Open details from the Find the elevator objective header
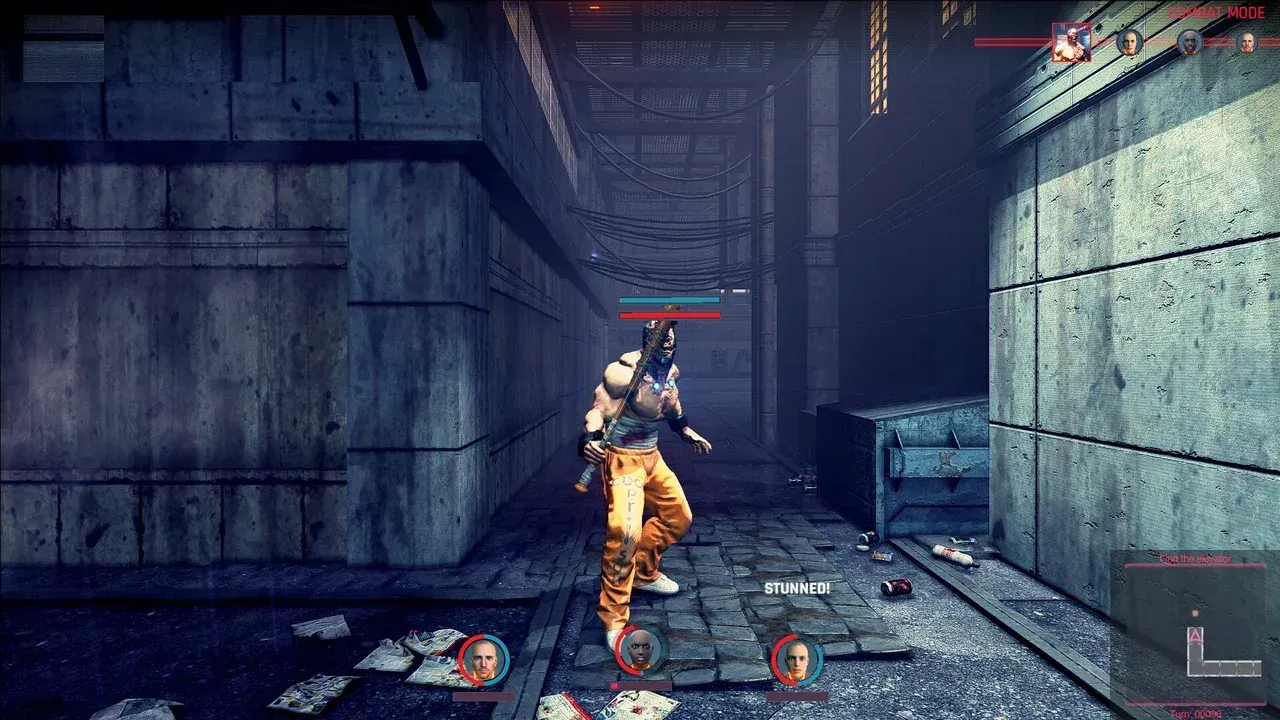 point(1196,558)
